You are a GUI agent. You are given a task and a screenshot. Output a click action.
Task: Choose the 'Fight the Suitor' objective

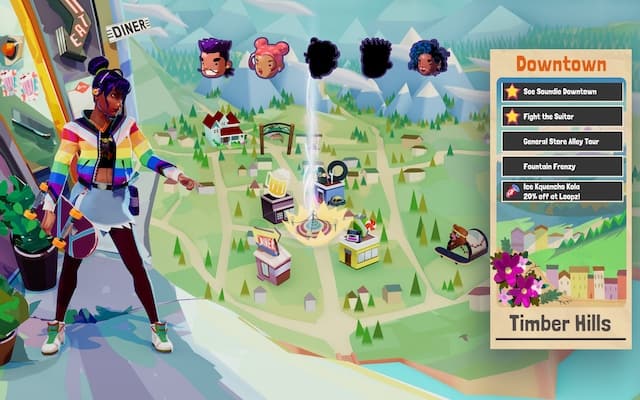coord(562,116)
